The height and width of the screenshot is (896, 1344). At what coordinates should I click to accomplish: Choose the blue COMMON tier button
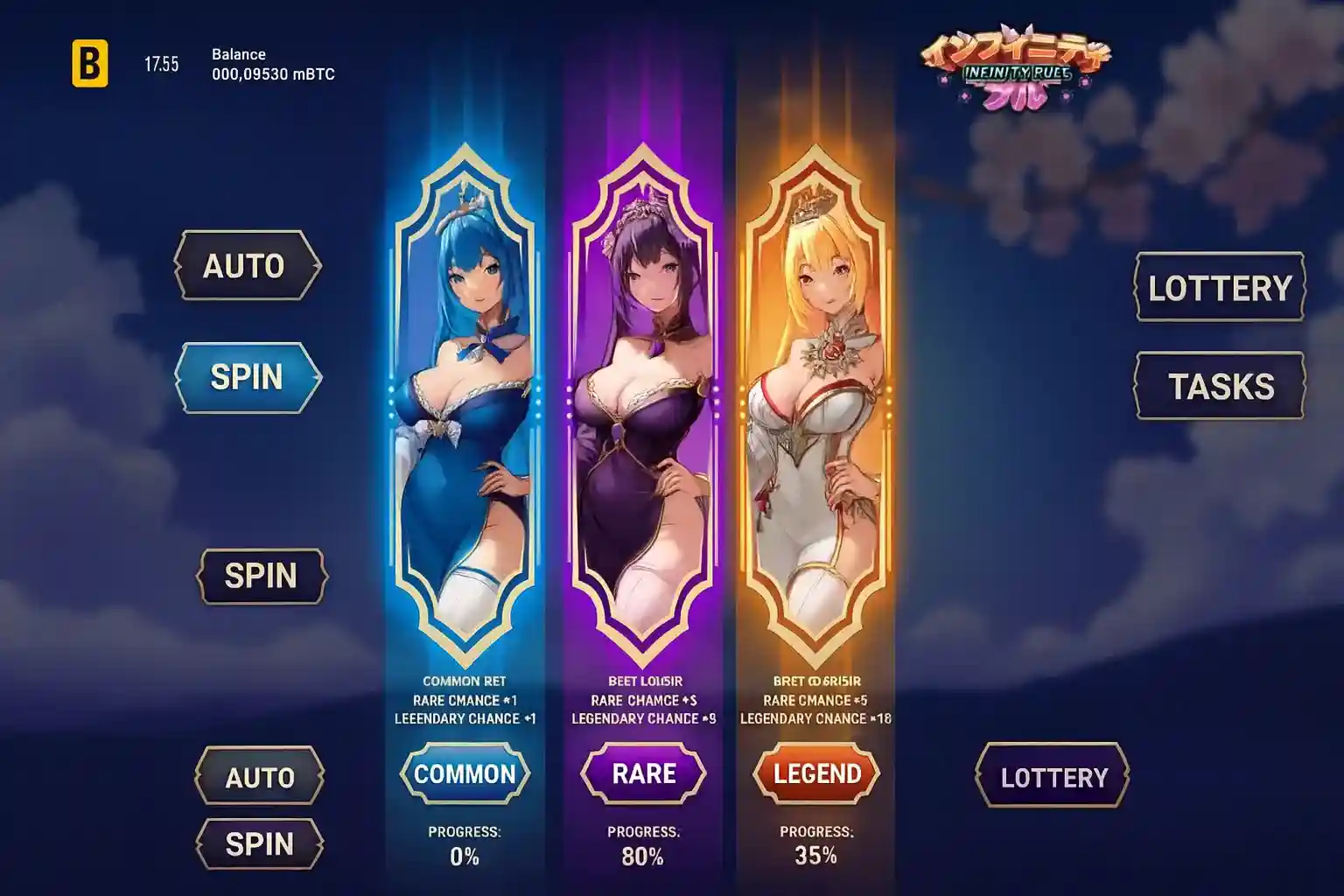(465, 774)
